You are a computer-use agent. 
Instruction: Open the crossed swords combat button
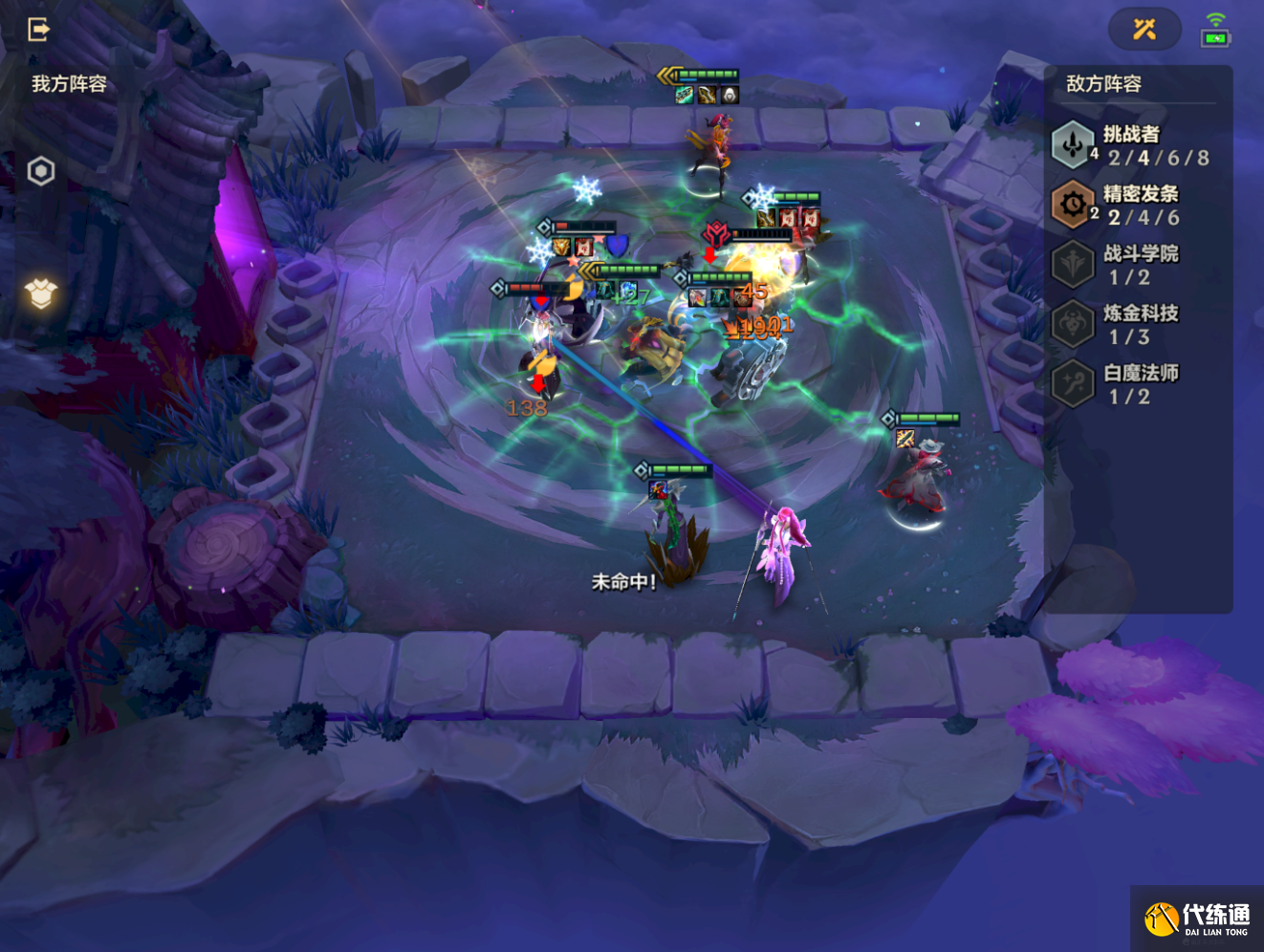1144,30
